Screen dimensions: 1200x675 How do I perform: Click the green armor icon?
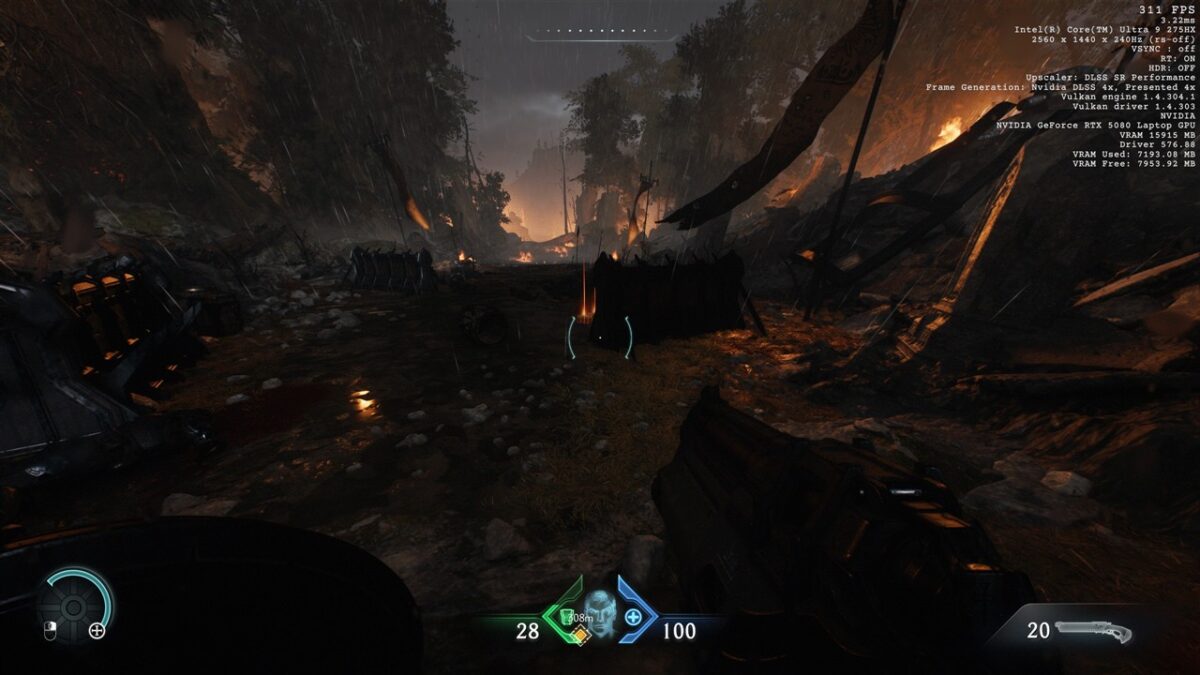pyautogui.click(x=564, y=615)
